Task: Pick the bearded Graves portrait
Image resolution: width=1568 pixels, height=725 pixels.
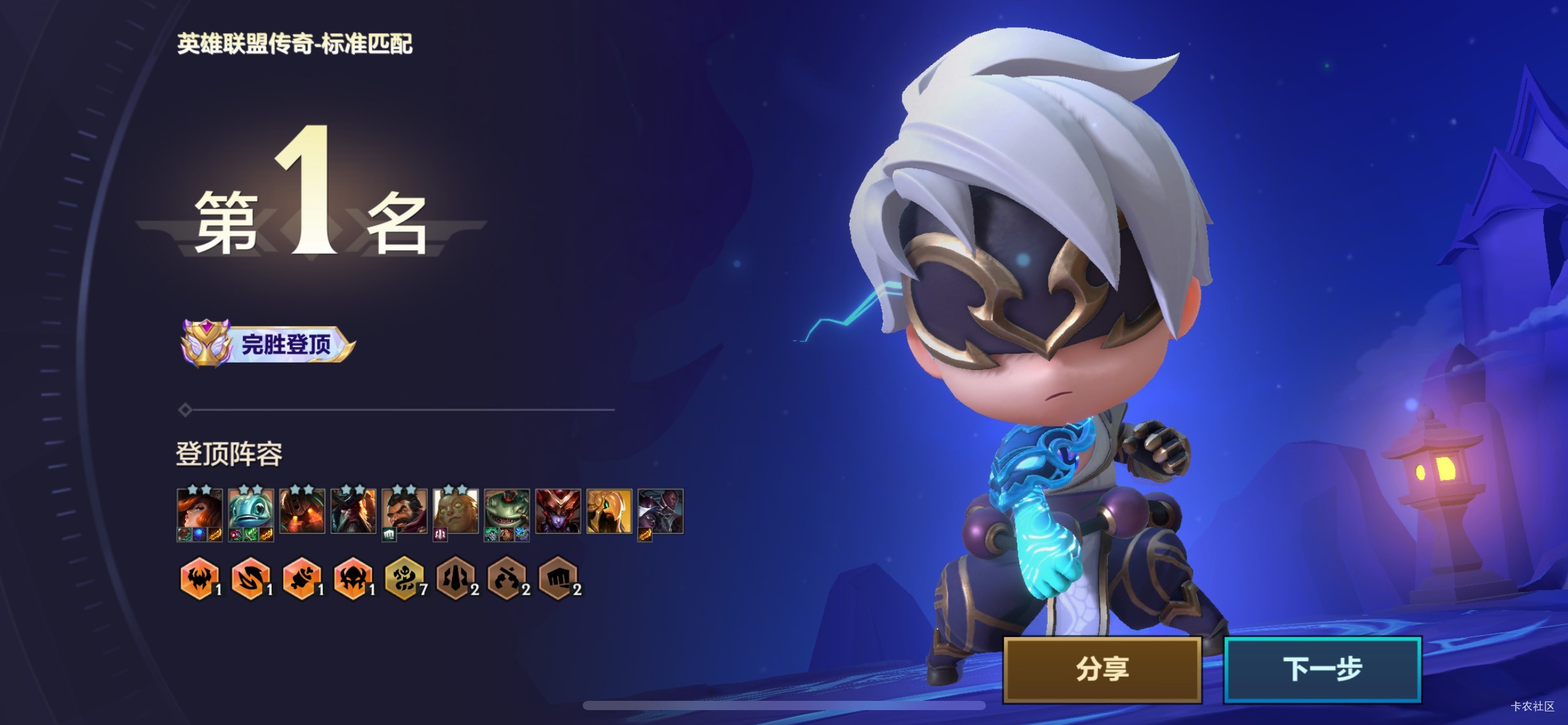Action: (404, 511)
